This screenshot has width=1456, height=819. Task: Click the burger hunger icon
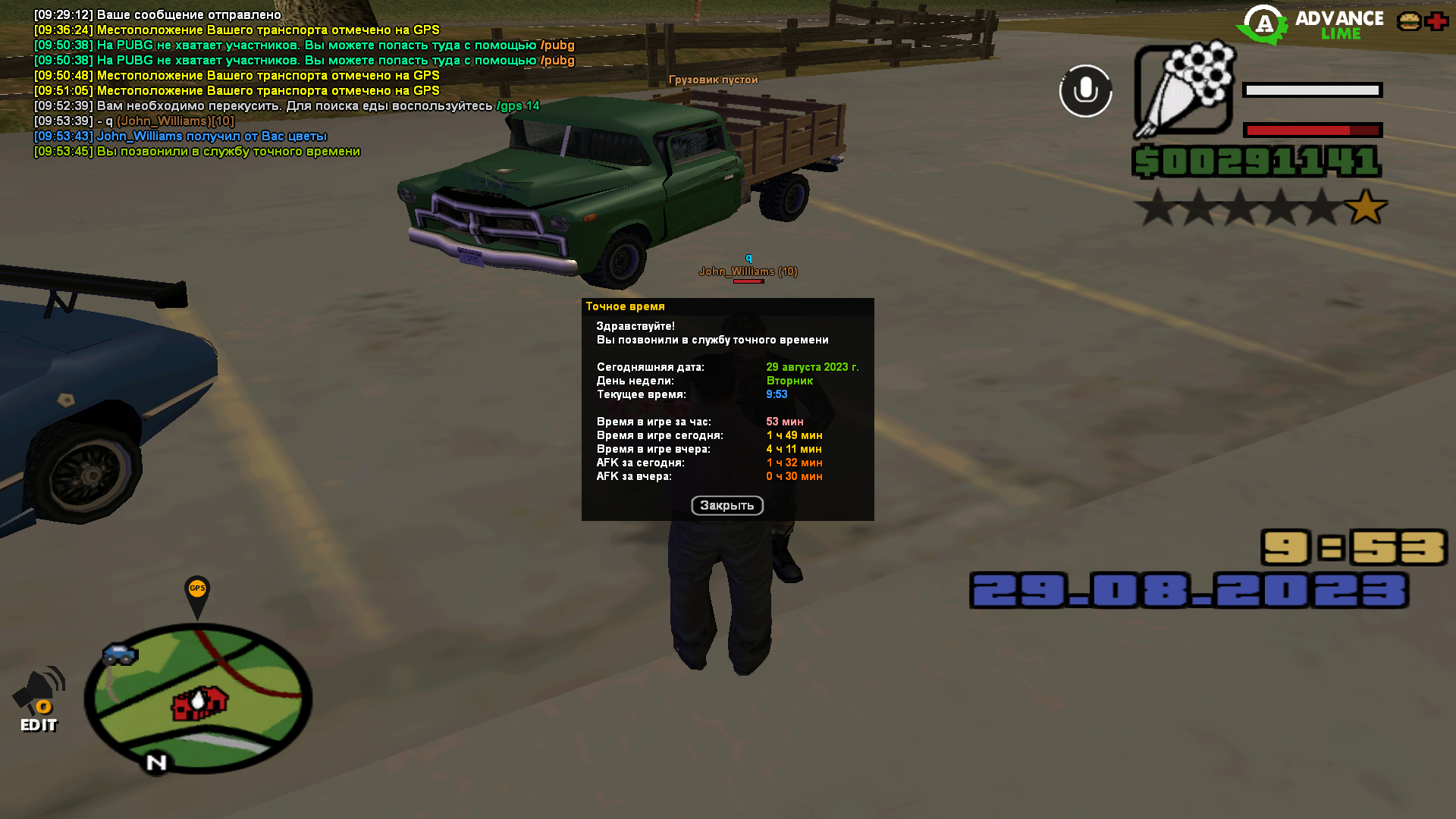click(1409, 21)
